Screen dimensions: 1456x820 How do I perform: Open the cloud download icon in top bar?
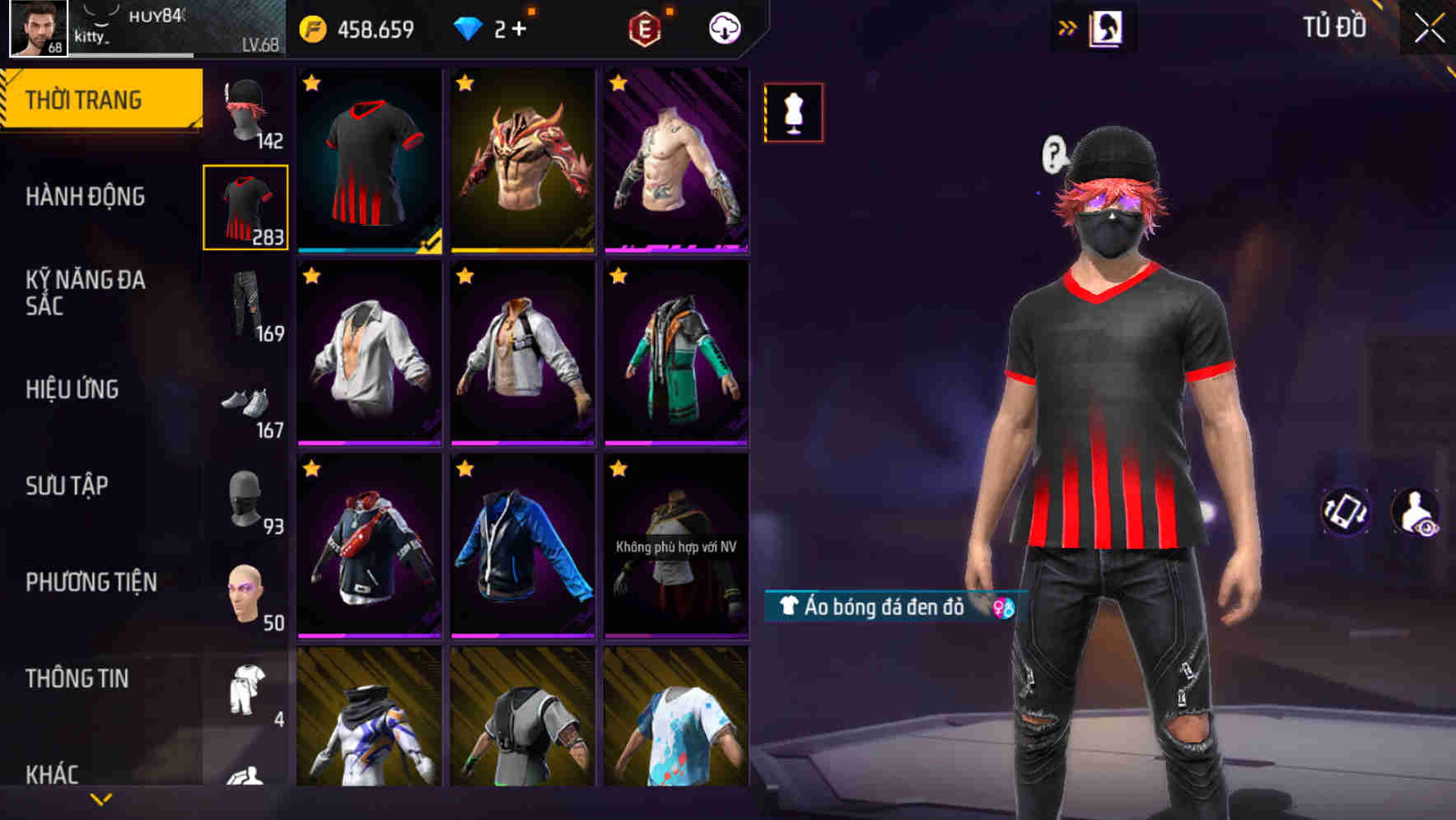723,26
